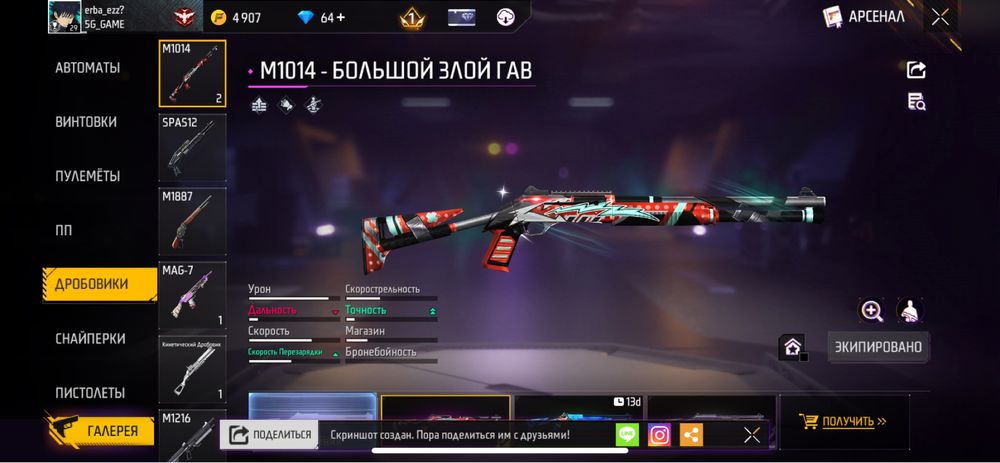Share the screenshot via Поделиться
1000x463 pixels.
268,435
